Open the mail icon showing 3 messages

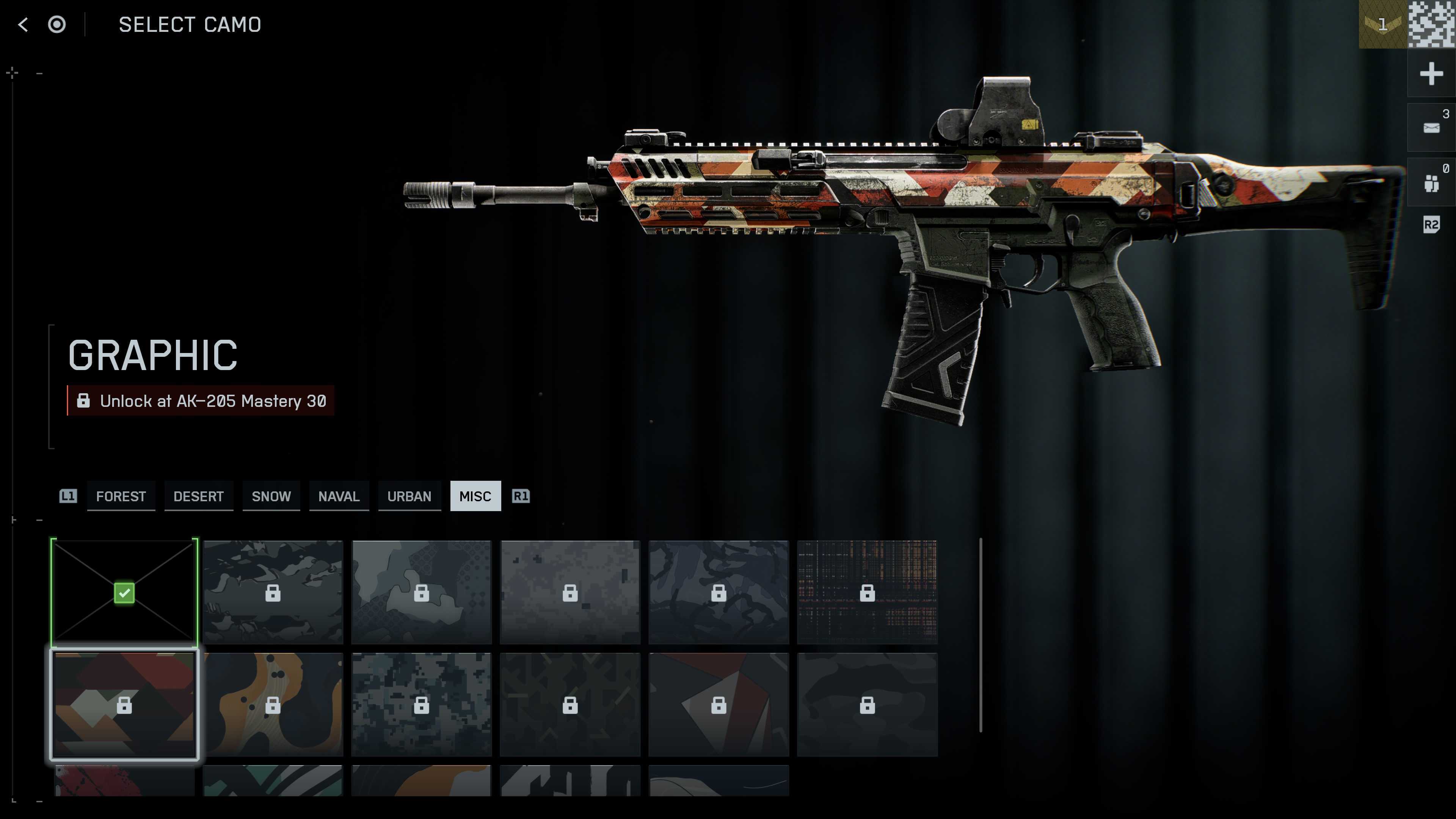click(x=1431, y=127)
